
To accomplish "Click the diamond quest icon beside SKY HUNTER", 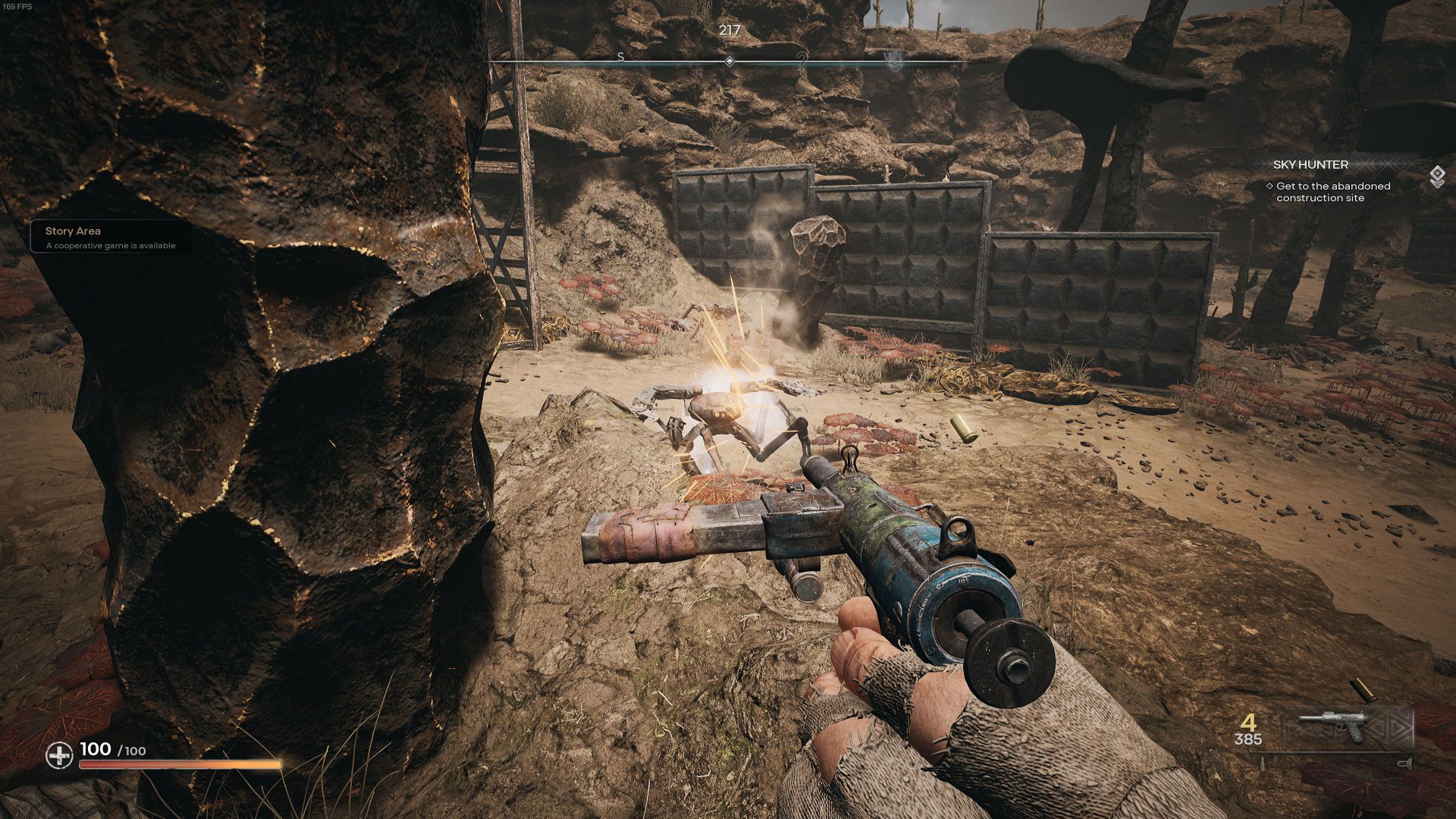I will pyautogui.click(x=1437, y=177).
